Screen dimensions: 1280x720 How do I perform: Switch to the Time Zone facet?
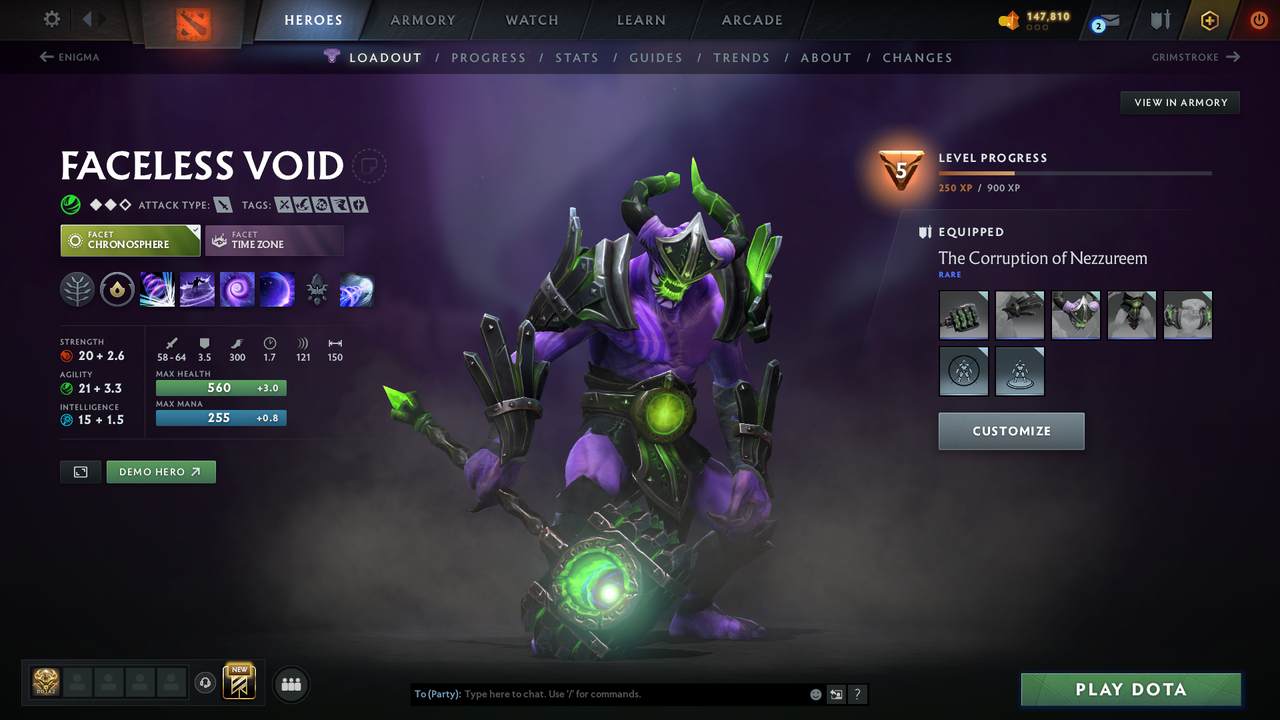coord(274,240)
